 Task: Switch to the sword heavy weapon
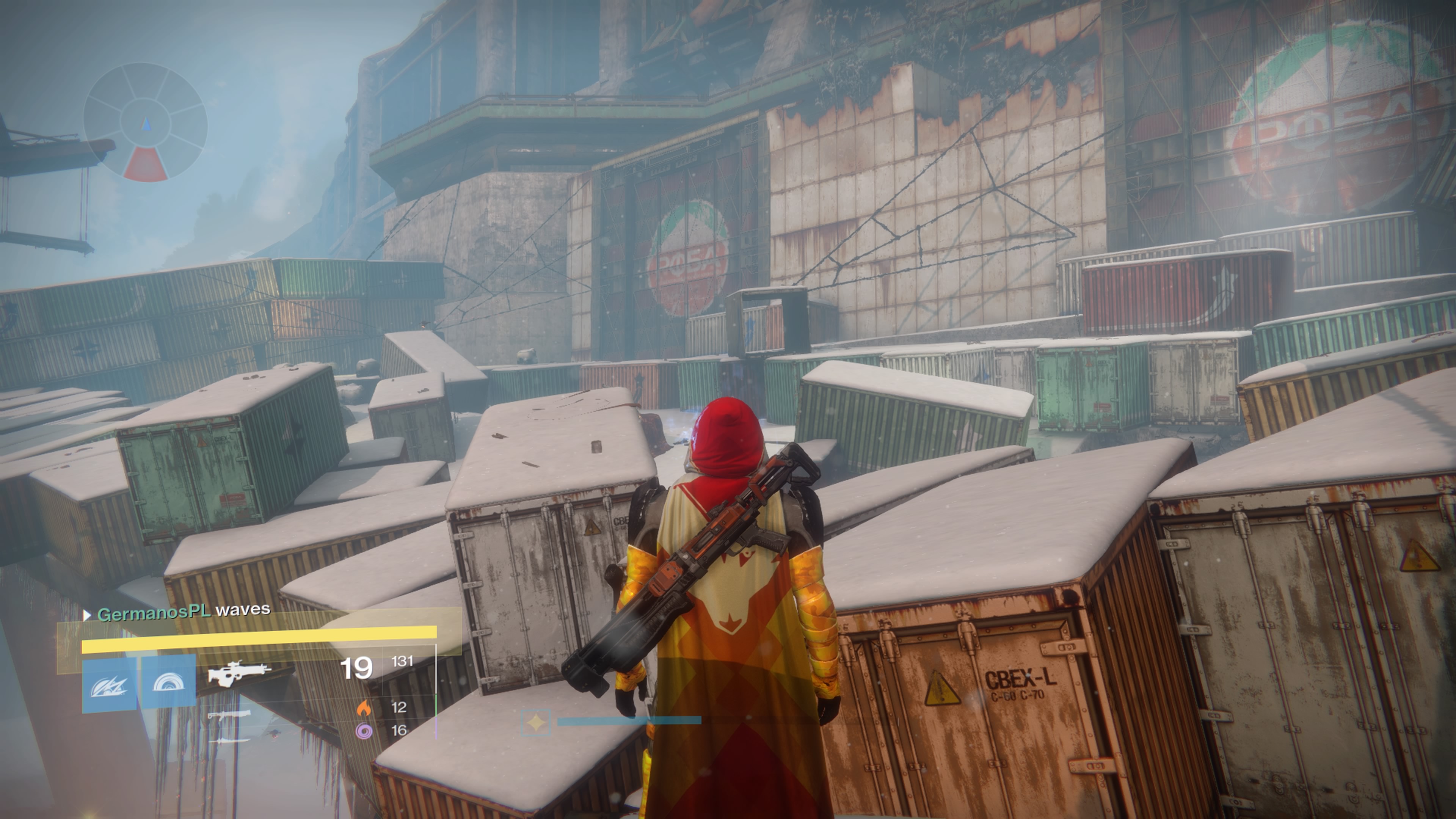click(228, 740)
